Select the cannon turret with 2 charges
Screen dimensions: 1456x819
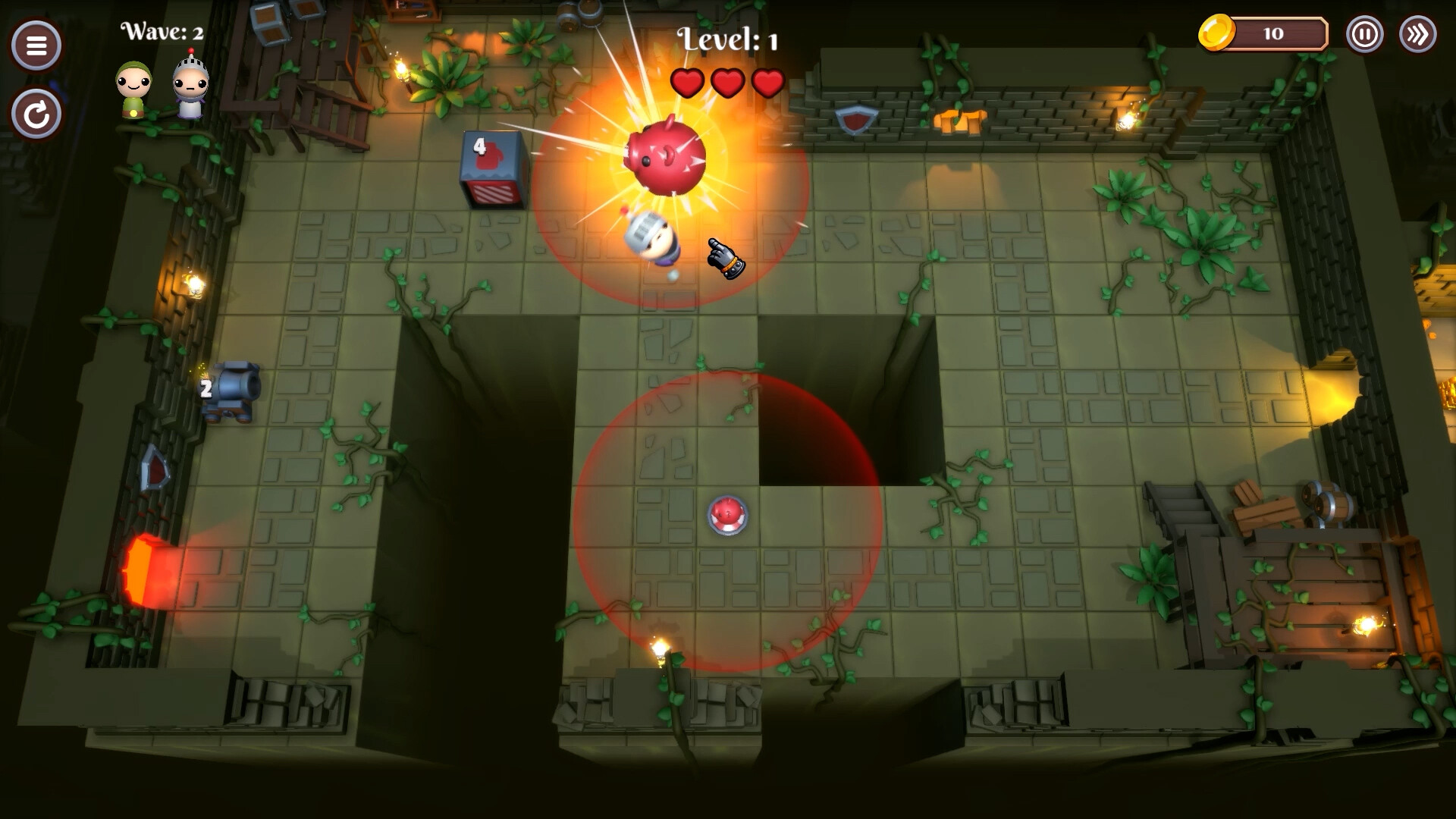click(x=233, y=391)
